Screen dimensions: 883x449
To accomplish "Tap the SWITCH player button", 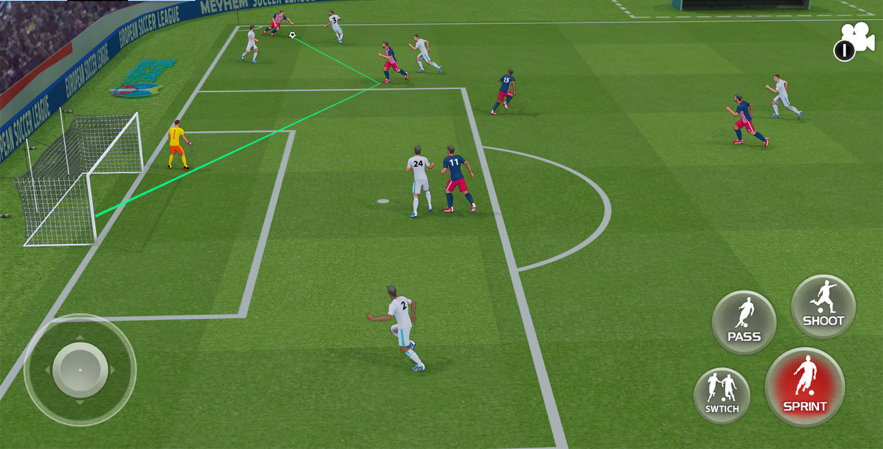I will [722, 394].
